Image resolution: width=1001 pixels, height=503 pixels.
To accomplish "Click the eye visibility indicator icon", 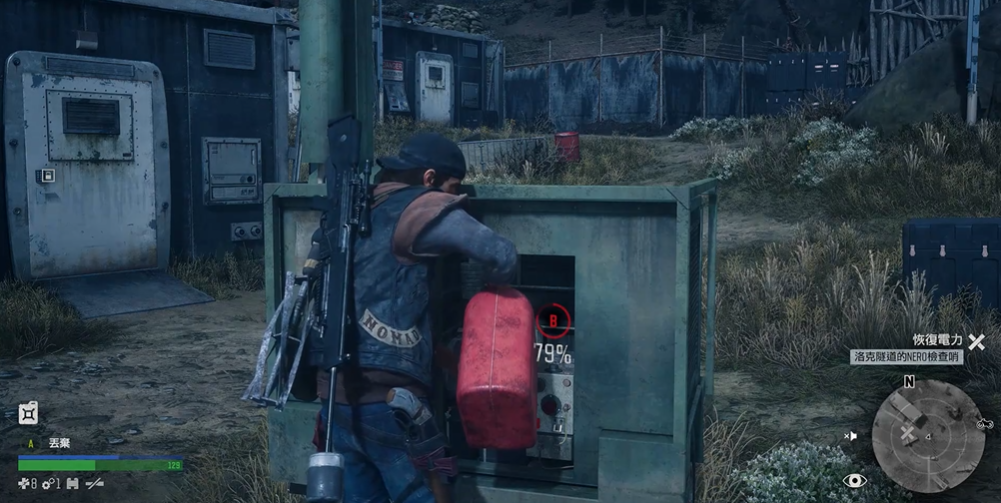I will tap(855, 481).
